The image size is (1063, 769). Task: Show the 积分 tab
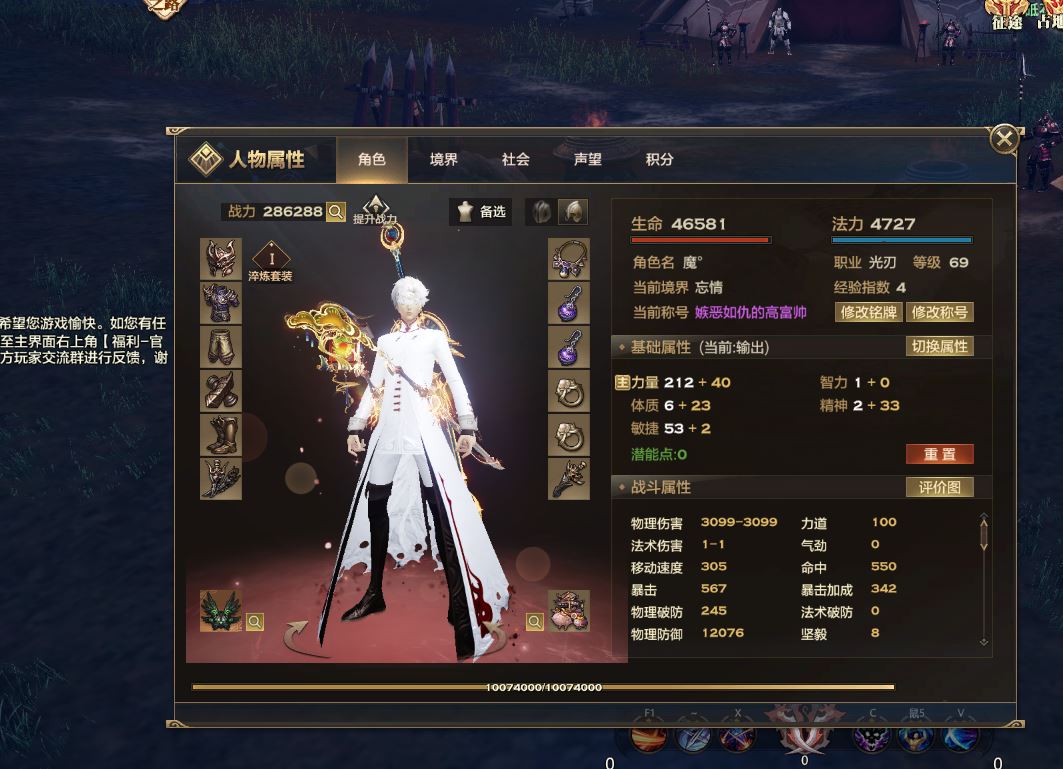(x=660, y=160)
